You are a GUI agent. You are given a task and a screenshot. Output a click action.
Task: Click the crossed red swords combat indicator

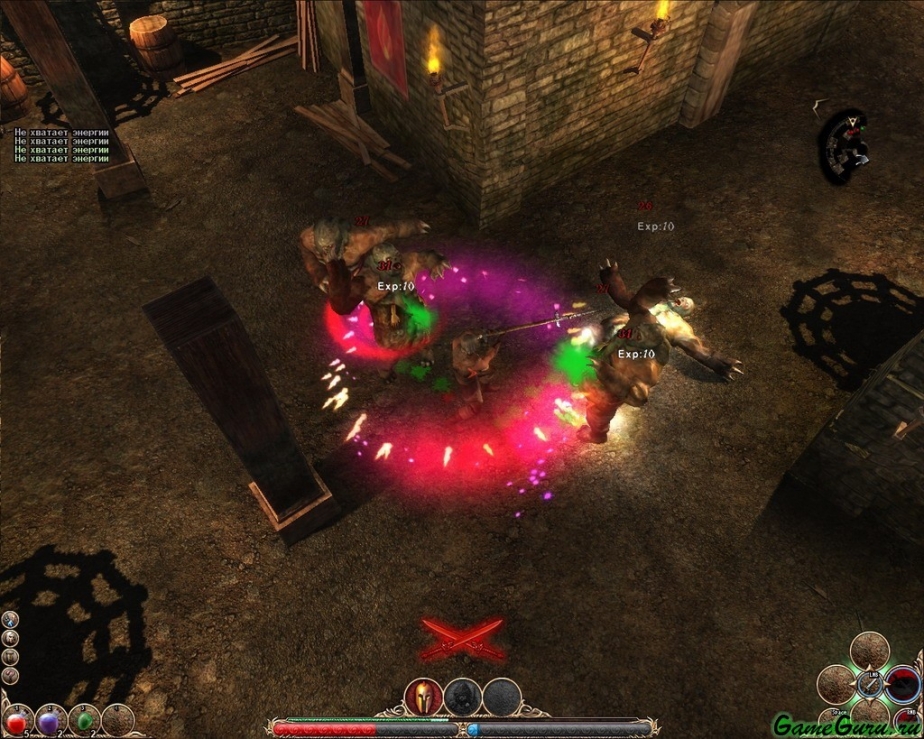point(461,637)
